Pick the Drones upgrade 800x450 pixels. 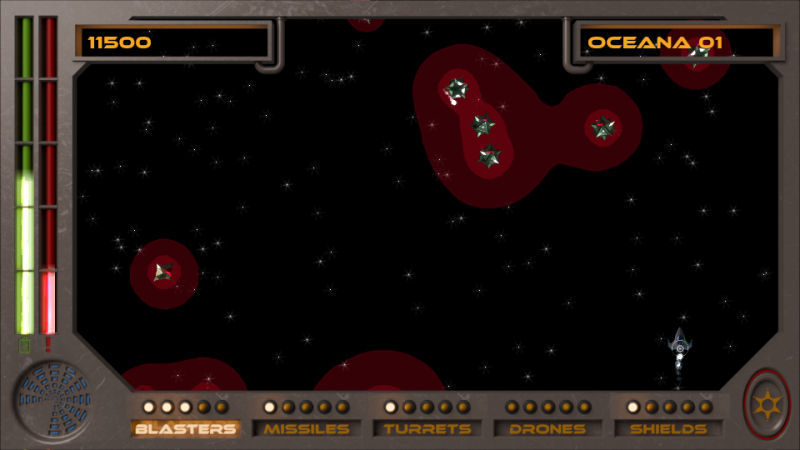coord(548,429)
